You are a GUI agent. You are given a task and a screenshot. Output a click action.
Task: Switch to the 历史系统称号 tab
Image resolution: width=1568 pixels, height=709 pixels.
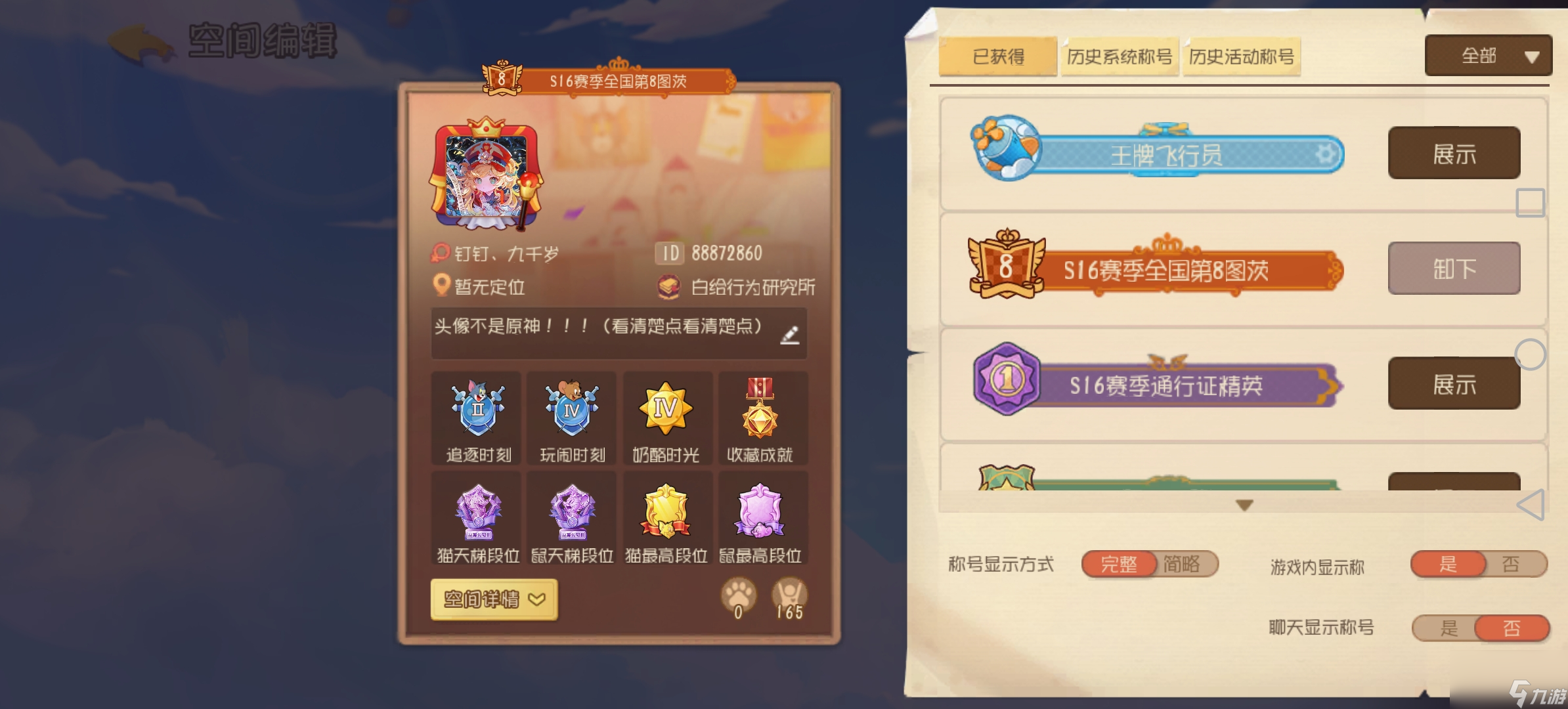(1119, 56)
